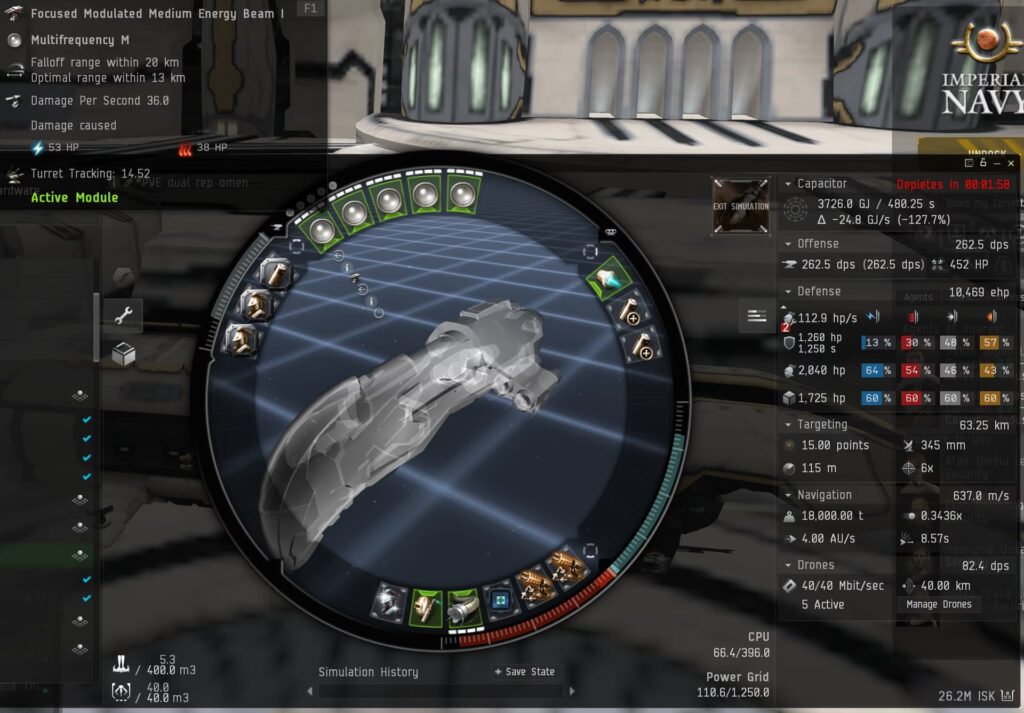
Task: Open the cargo hold icon
Action: coord(120,663)
